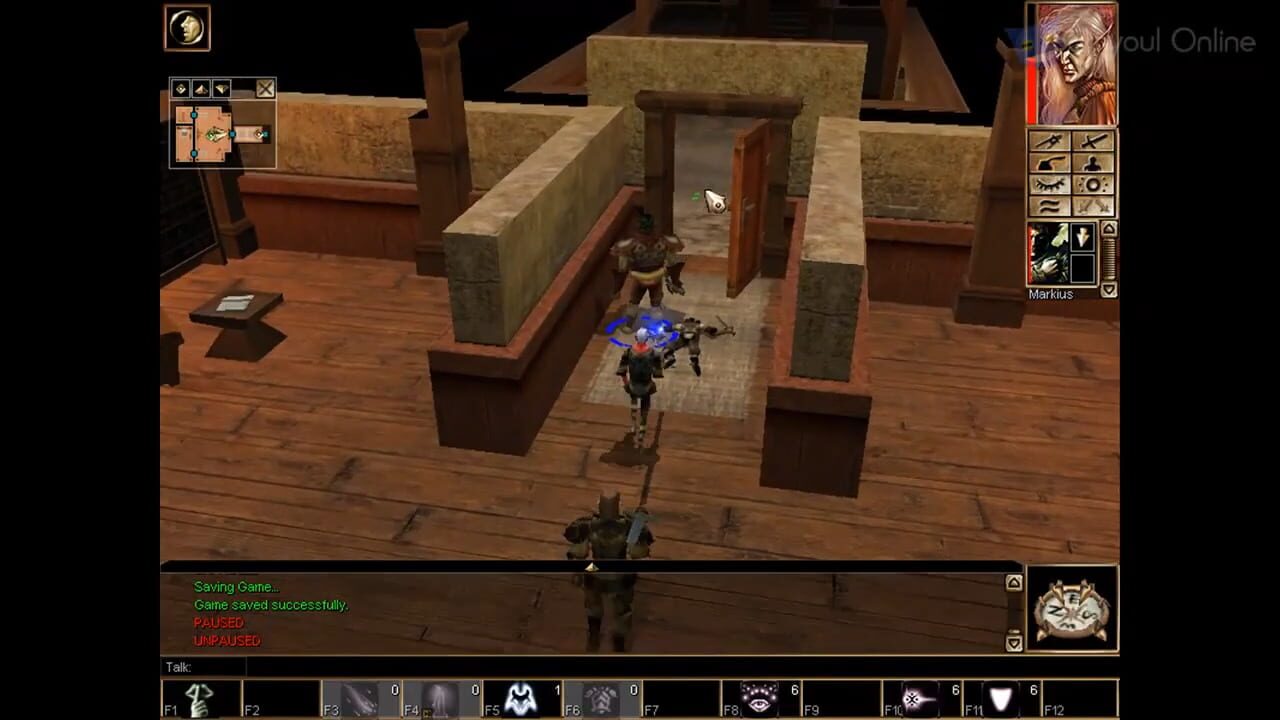This screenshot has width=1280, height=720.
Task: Click the axe weapon icon in the side panel
Action: (1049, 163)
